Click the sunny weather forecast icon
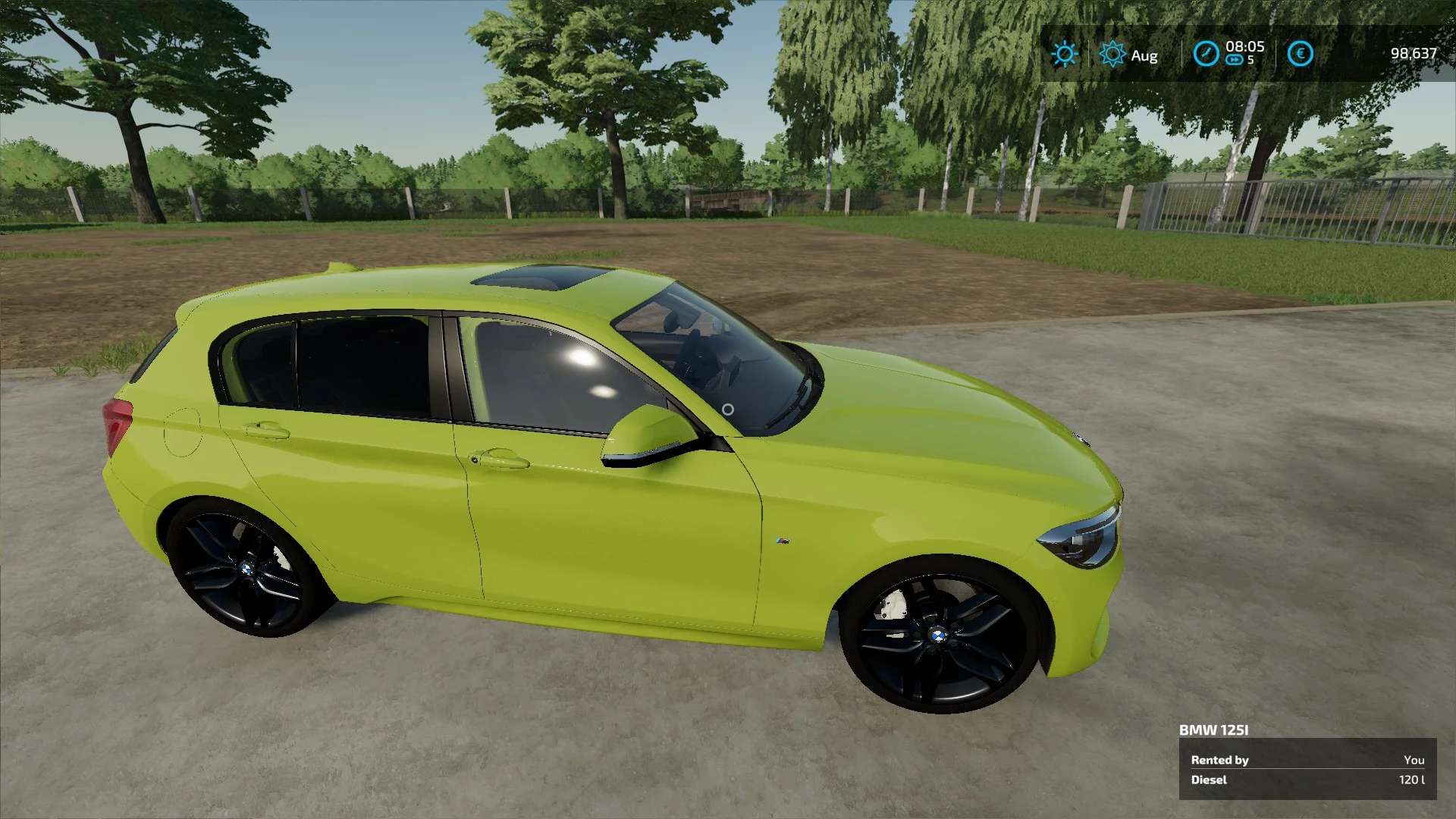The height and width of the screenshot is (819, 1456). pos(1065,54)
